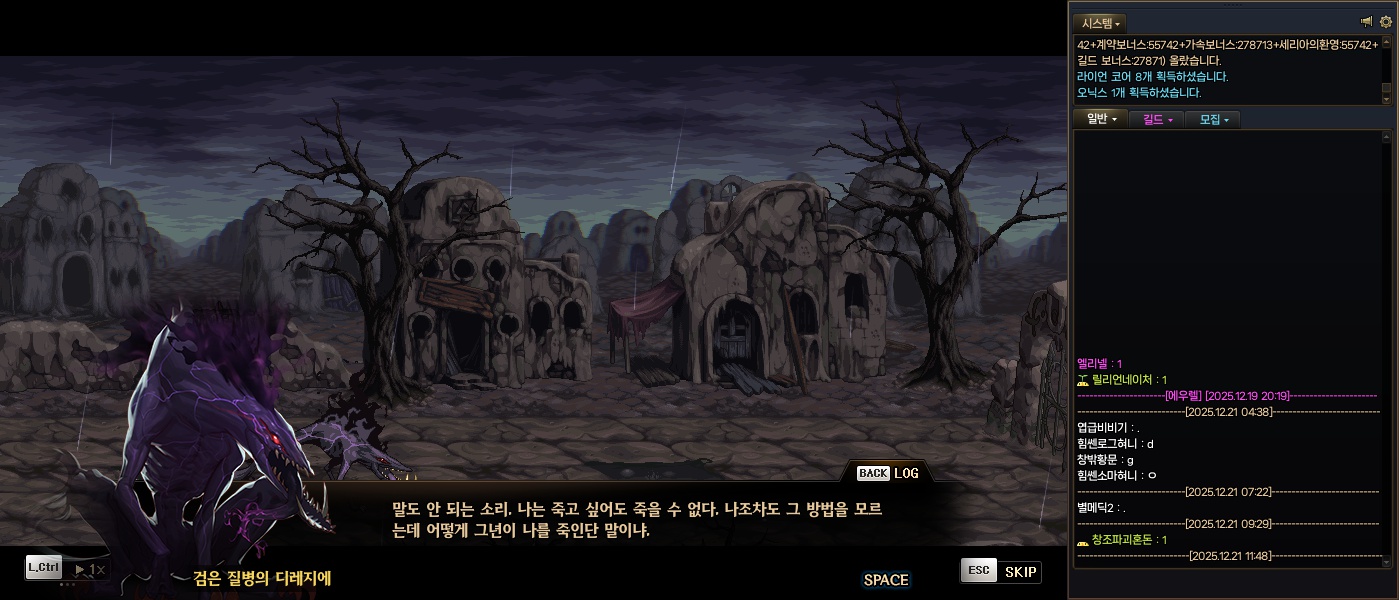Click the megaphone icon in chat panel
The height and width of the screenshot is (600, 1399).
1367,22
